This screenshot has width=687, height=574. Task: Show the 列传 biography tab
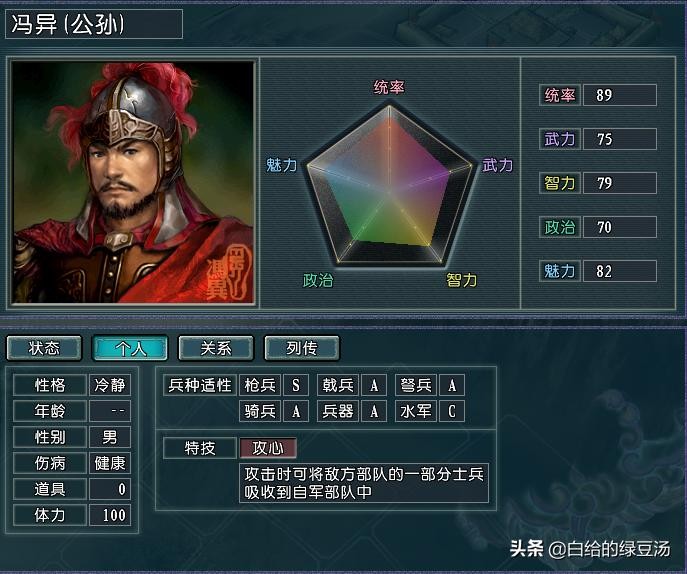click(x=302, y=348)
